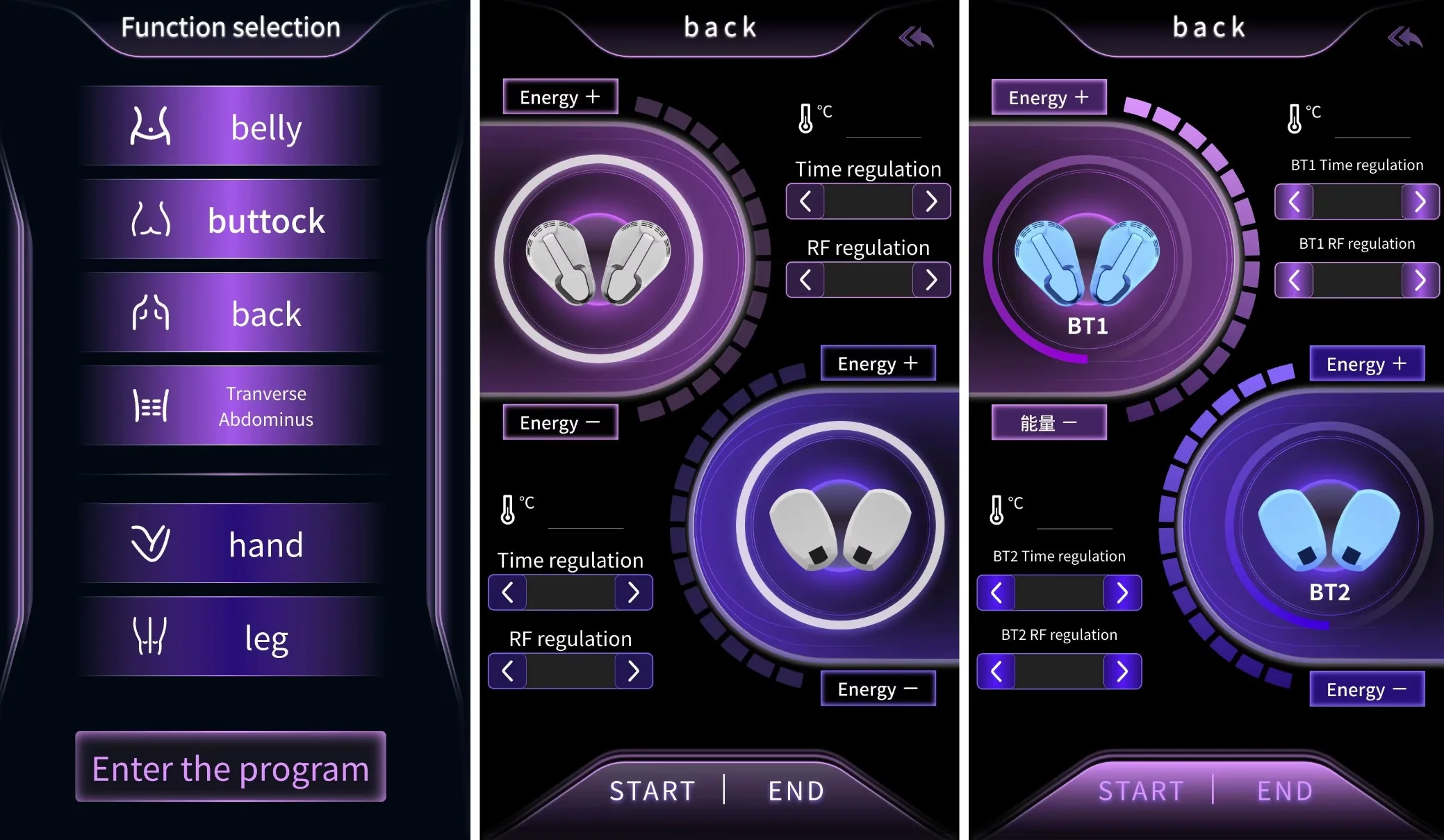Click the Enter the program button
This screenshot has height=840, width=1444.
[x=231, y=767]
